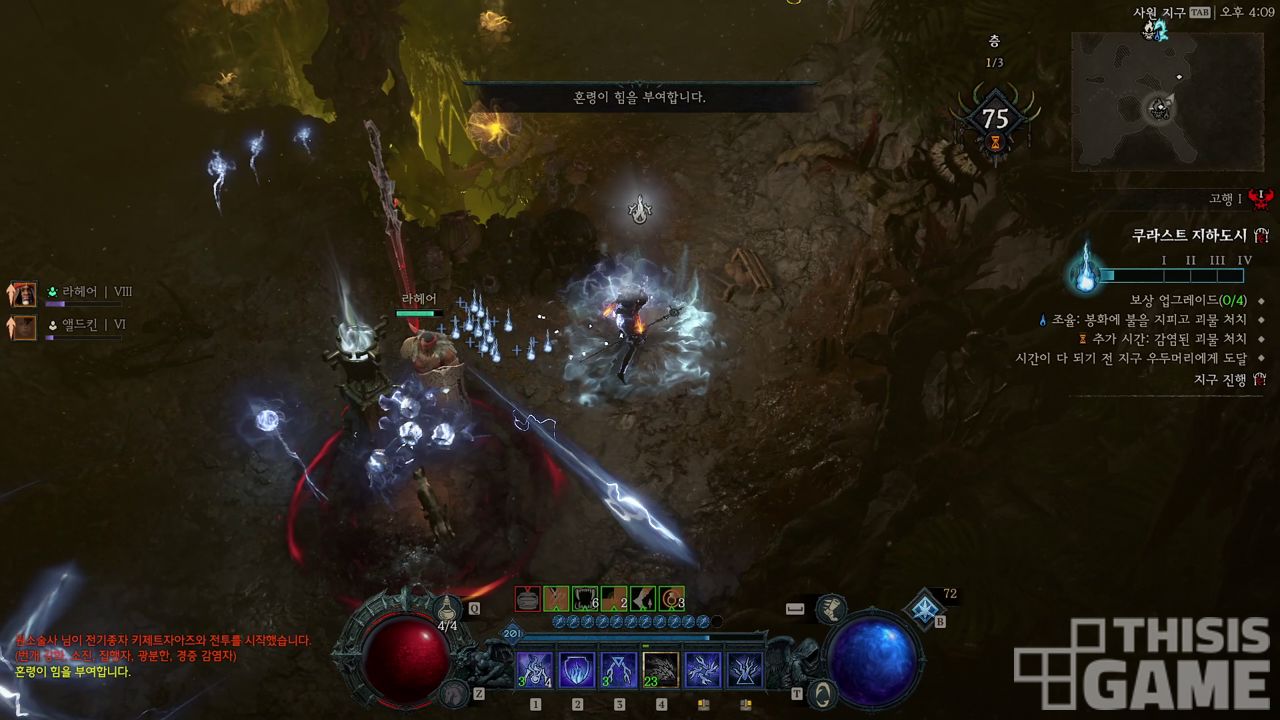1280x720 pixels.
Task: Select the 앨드킨 party member portrait
Action: (x=22, y=326)
